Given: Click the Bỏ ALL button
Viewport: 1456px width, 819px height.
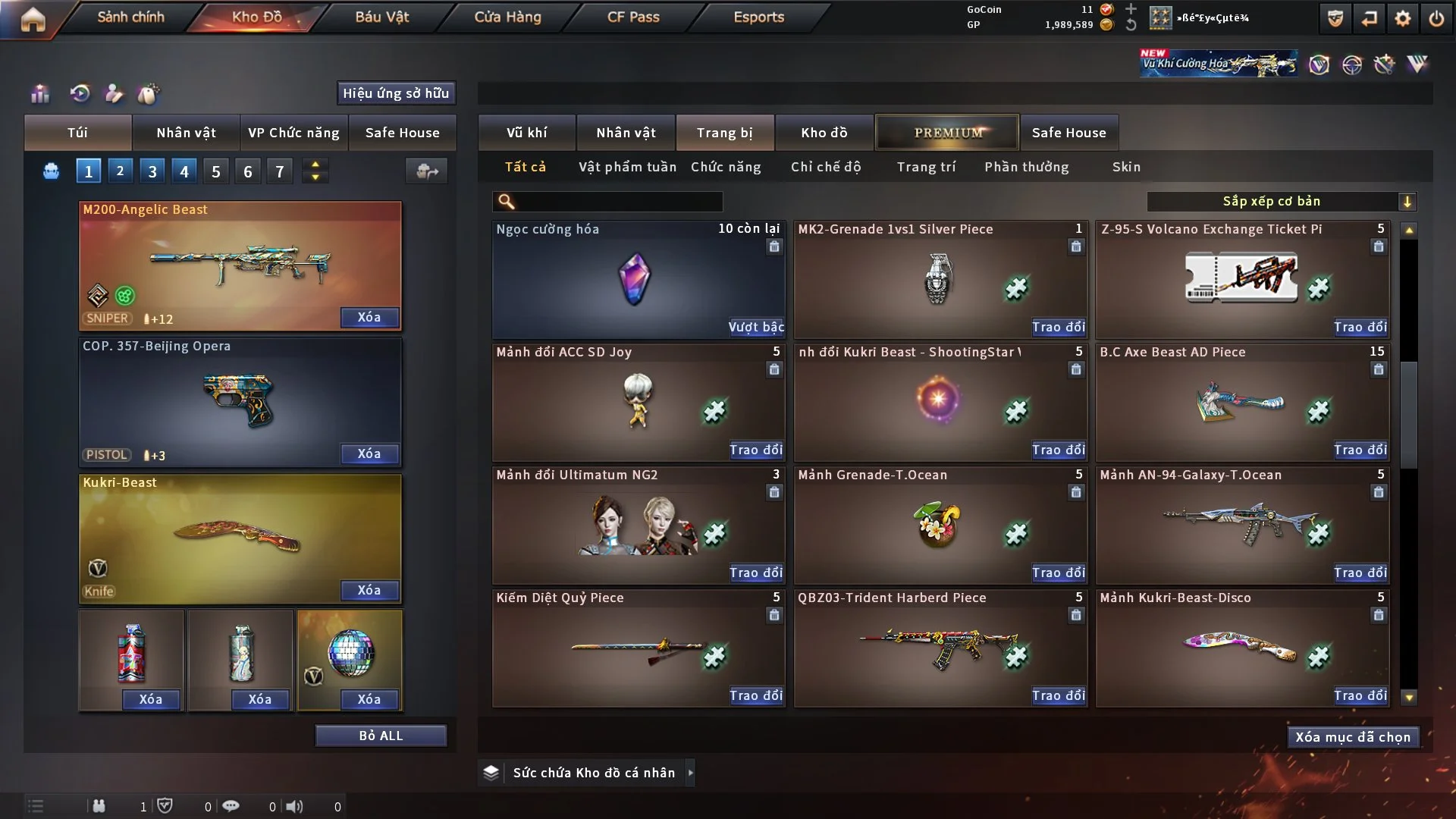Looking at the screenshot, I should click(x=381, y=736).
